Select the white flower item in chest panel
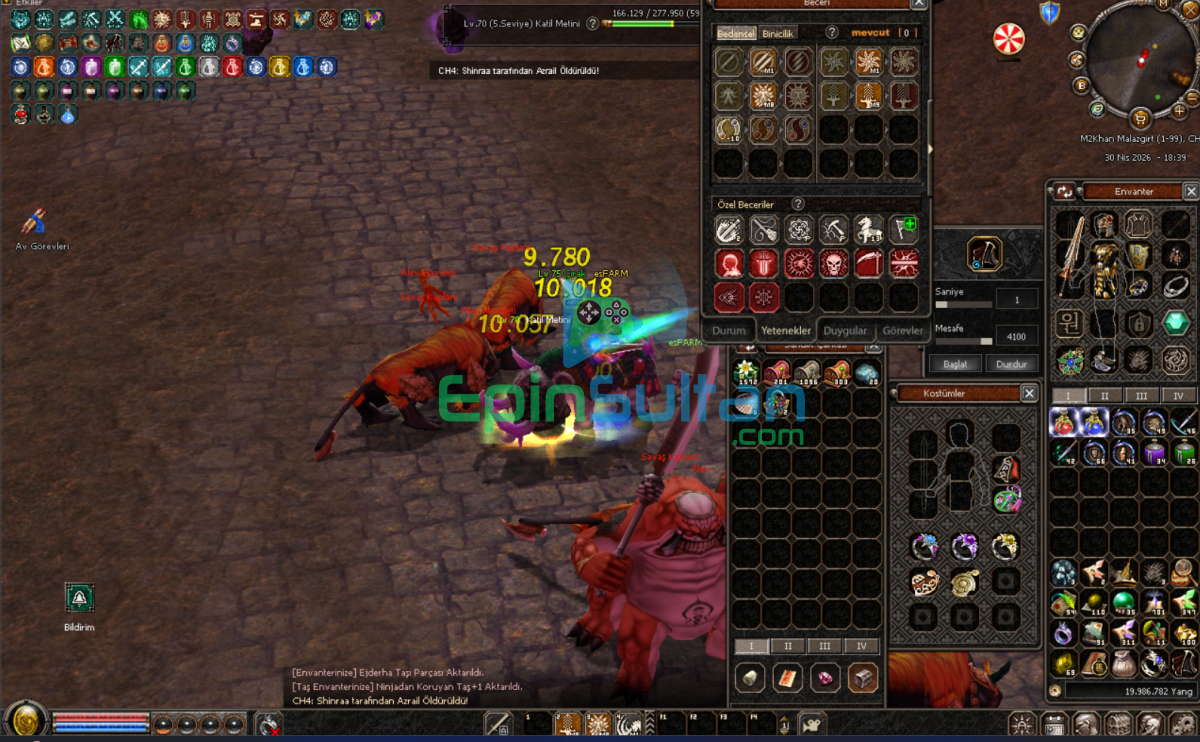 [746, 373]
